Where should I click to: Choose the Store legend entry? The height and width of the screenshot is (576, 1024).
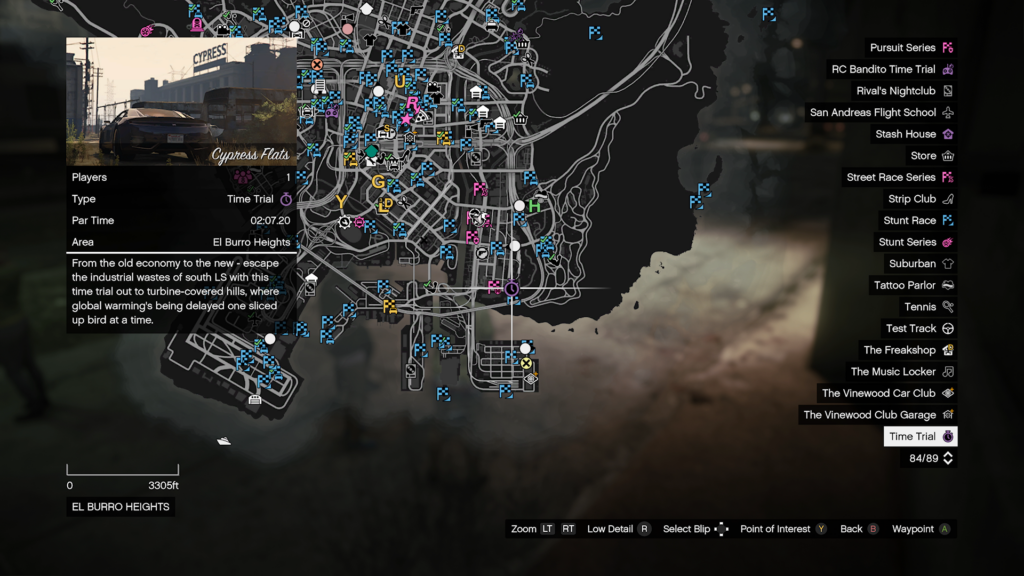click(923, 156)
